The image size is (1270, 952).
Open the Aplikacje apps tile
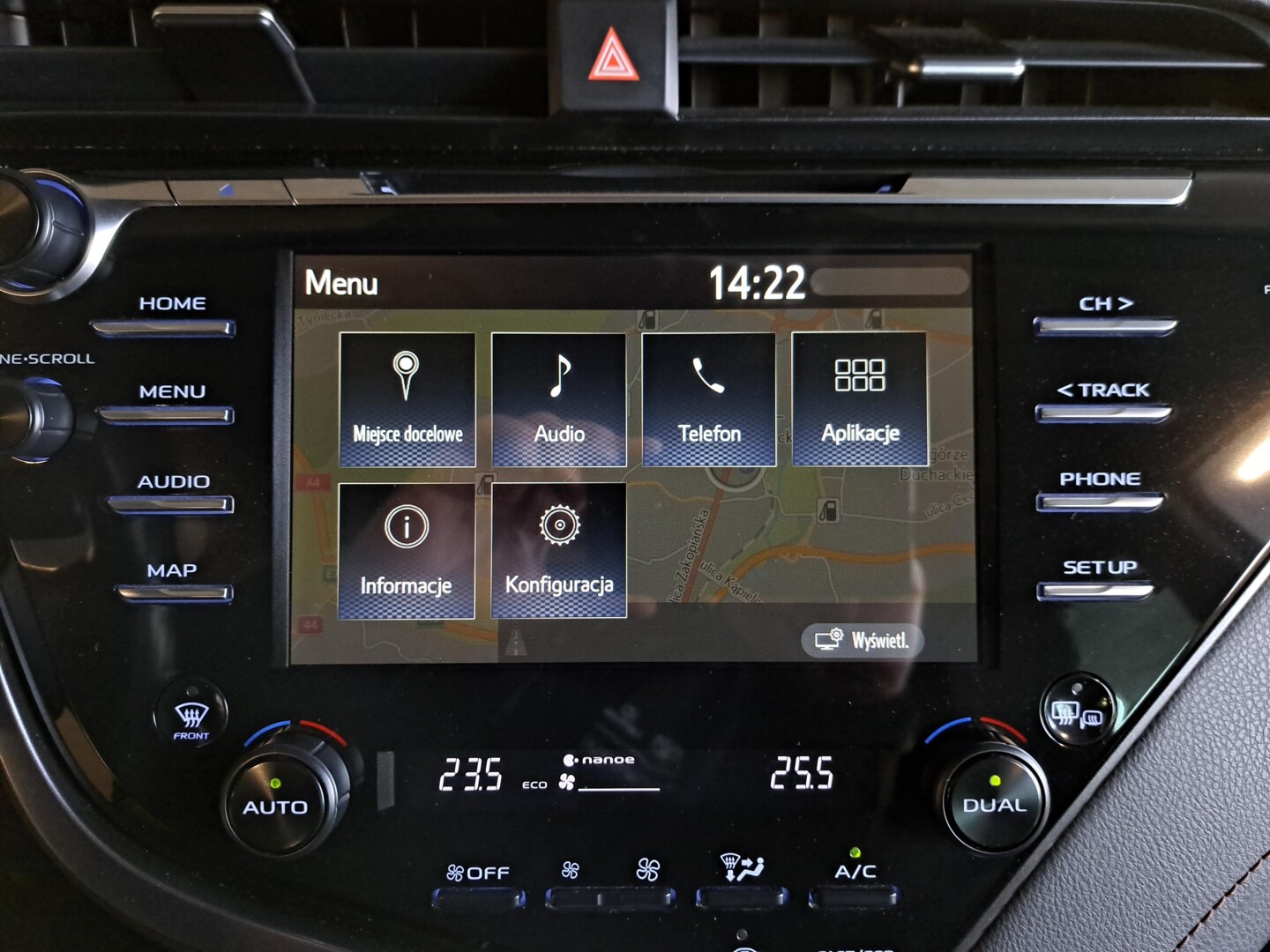[860, 398]
